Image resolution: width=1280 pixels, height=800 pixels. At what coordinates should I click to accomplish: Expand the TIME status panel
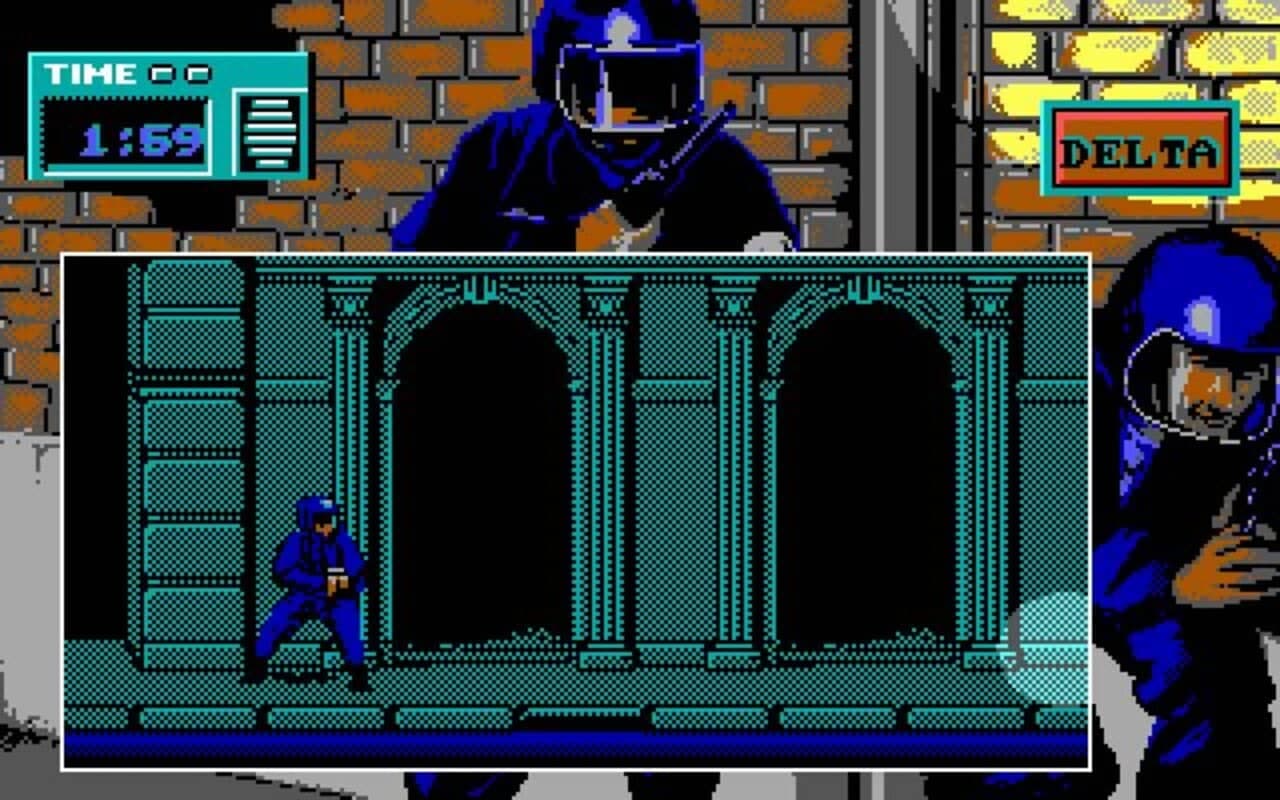(x=165, y=115)
